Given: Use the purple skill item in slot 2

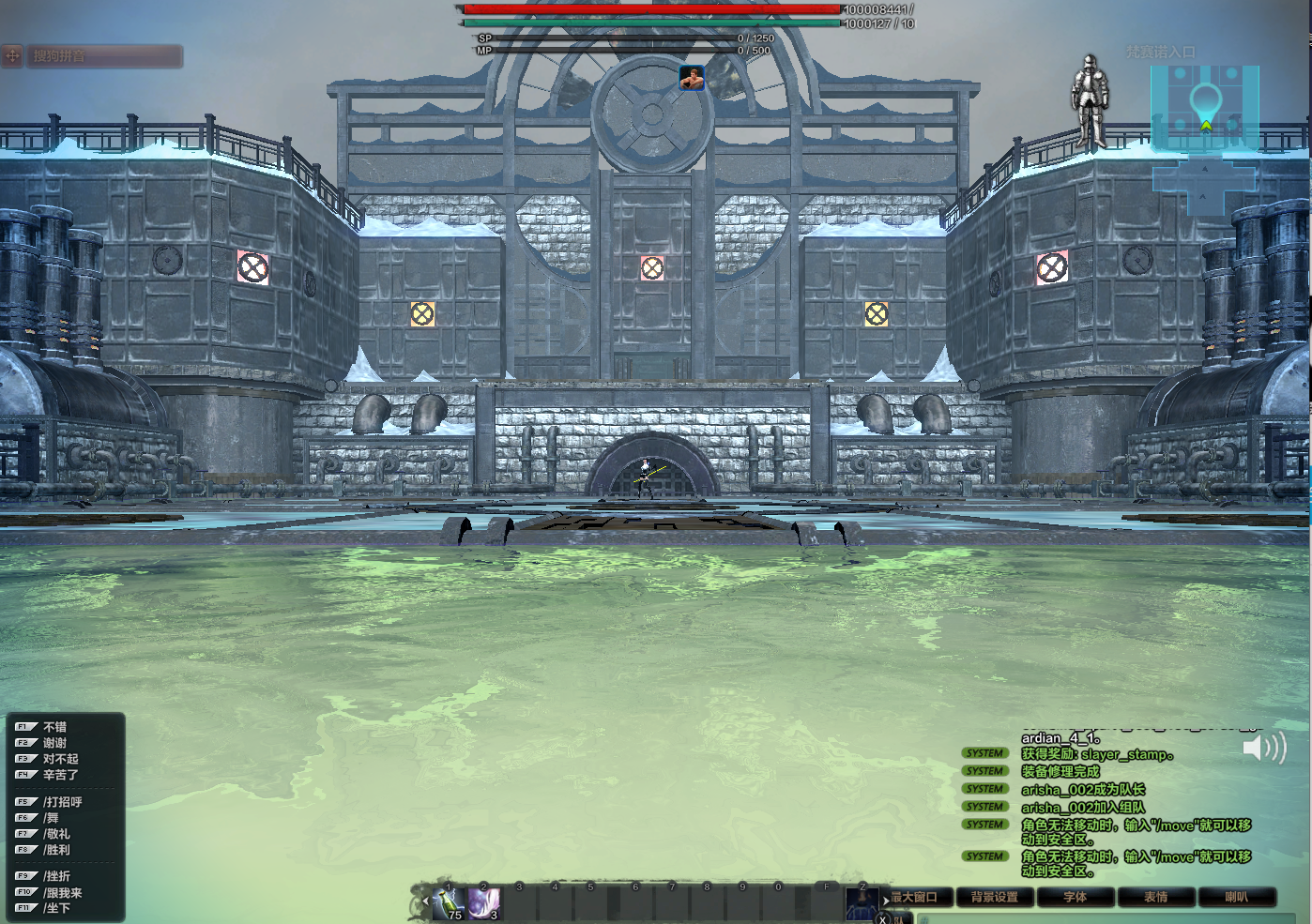Looking at the screenshot, I should pyautogui.click(x=484, y=903).
